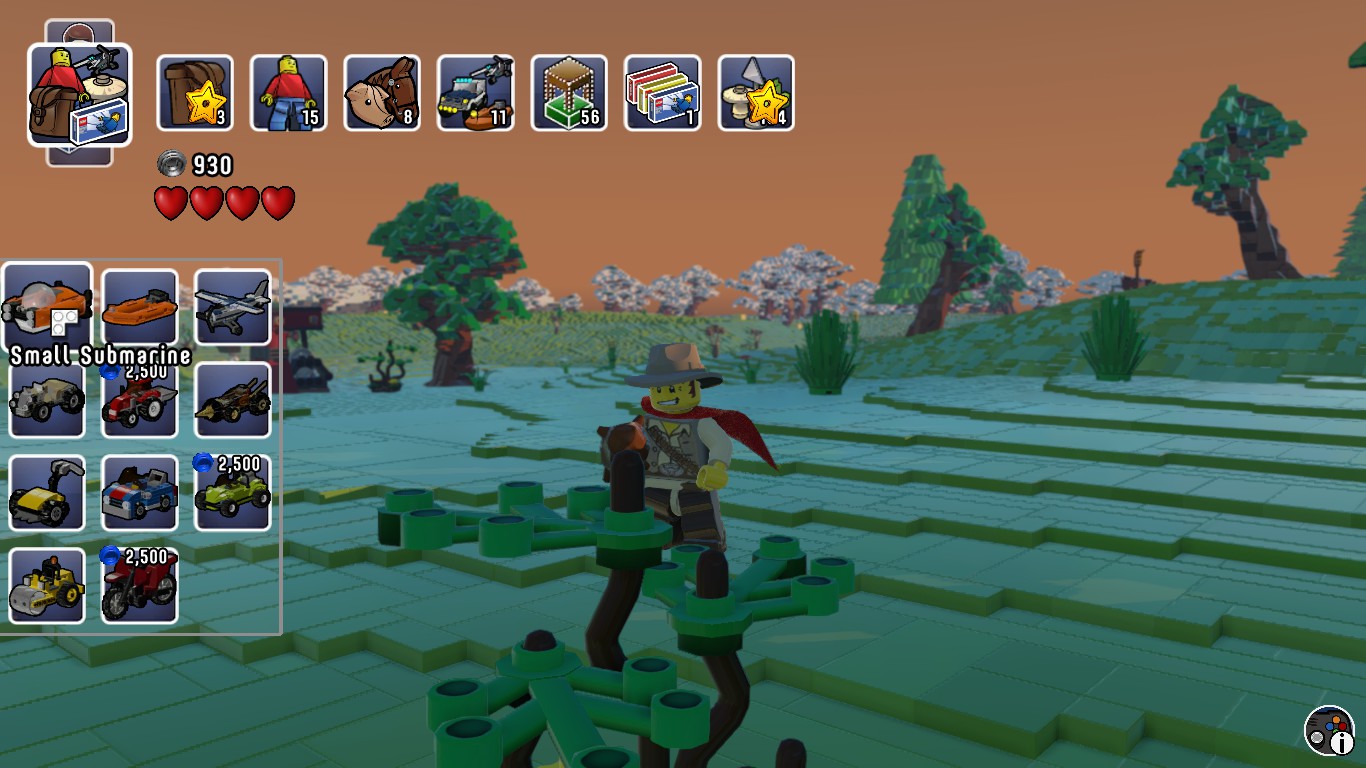
Task: Click the controller info button
Action: 1329,731
